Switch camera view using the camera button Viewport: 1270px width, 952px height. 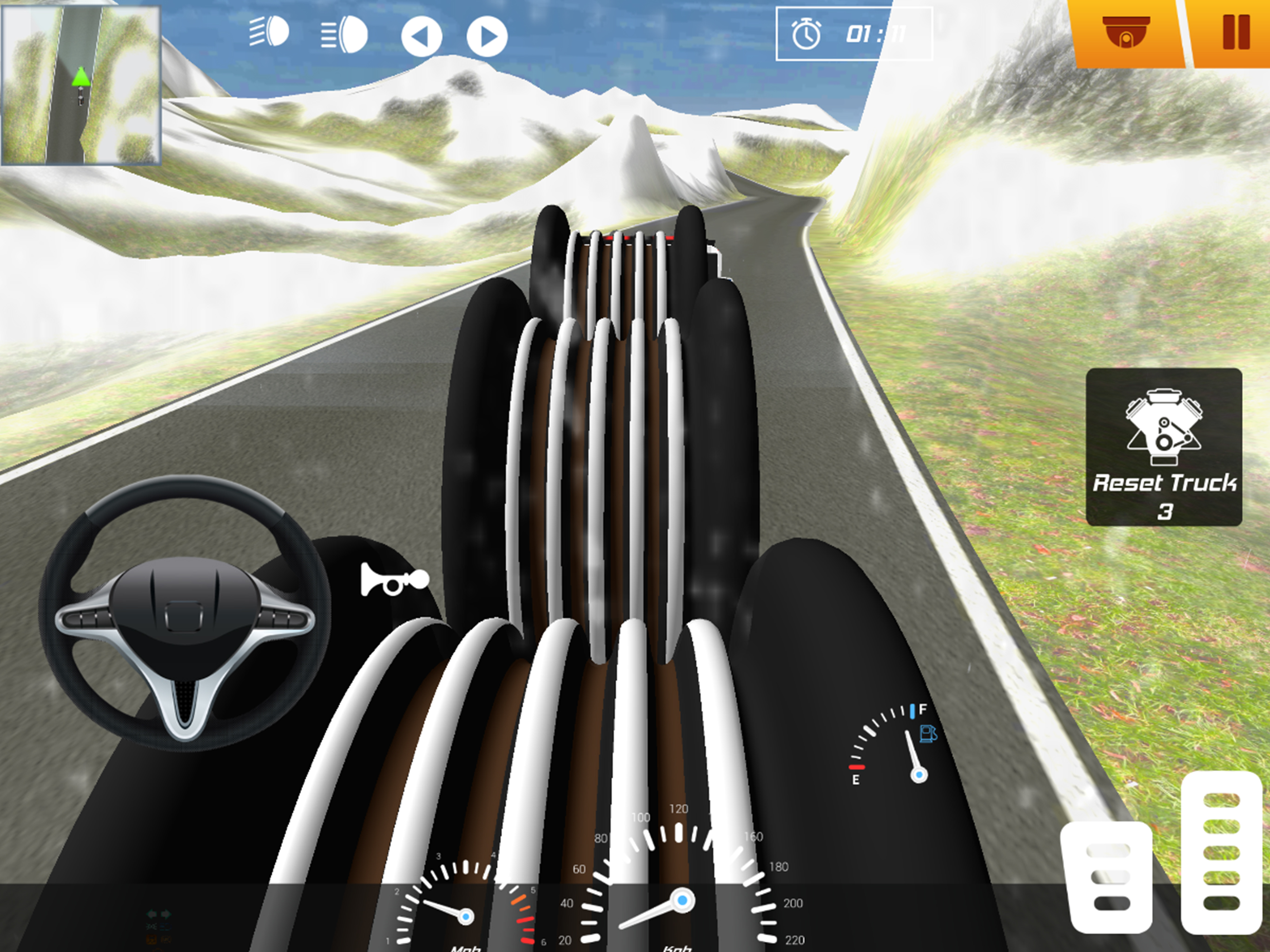(1125, 33)
